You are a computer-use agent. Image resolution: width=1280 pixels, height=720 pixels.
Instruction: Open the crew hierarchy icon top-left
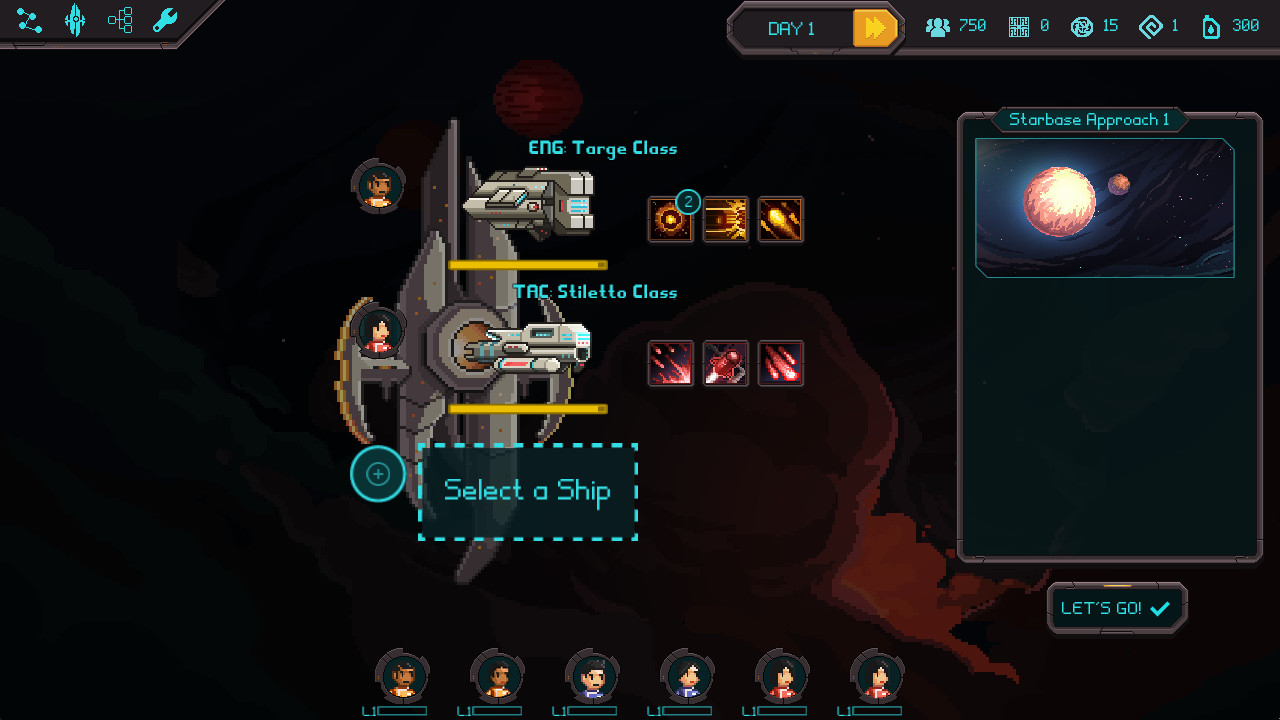tap(120, 20)
